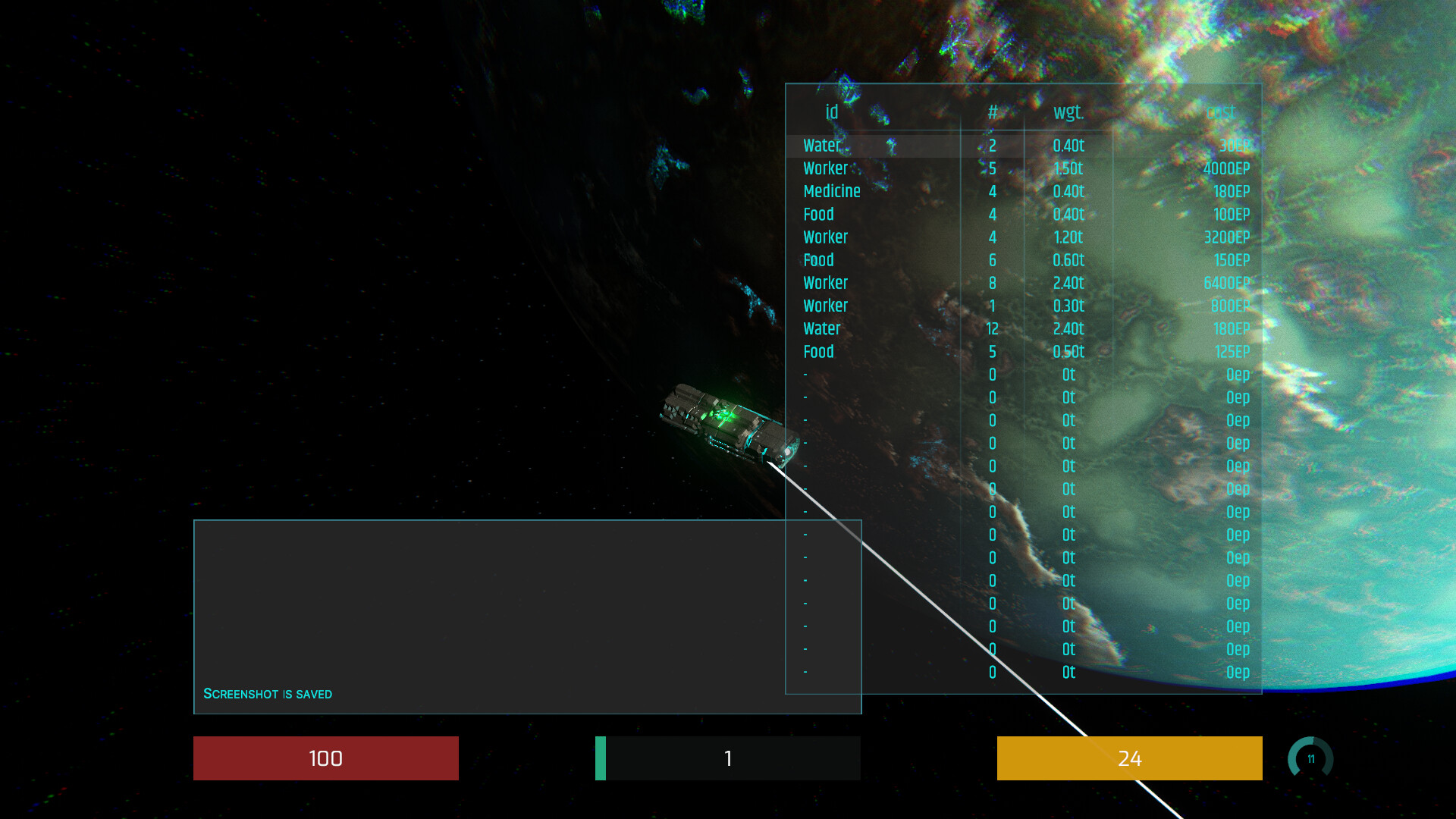Screen dimensions: 1456x819
Task: Click the yellow bar showing 24
Action: click(x=1129, y=758)
